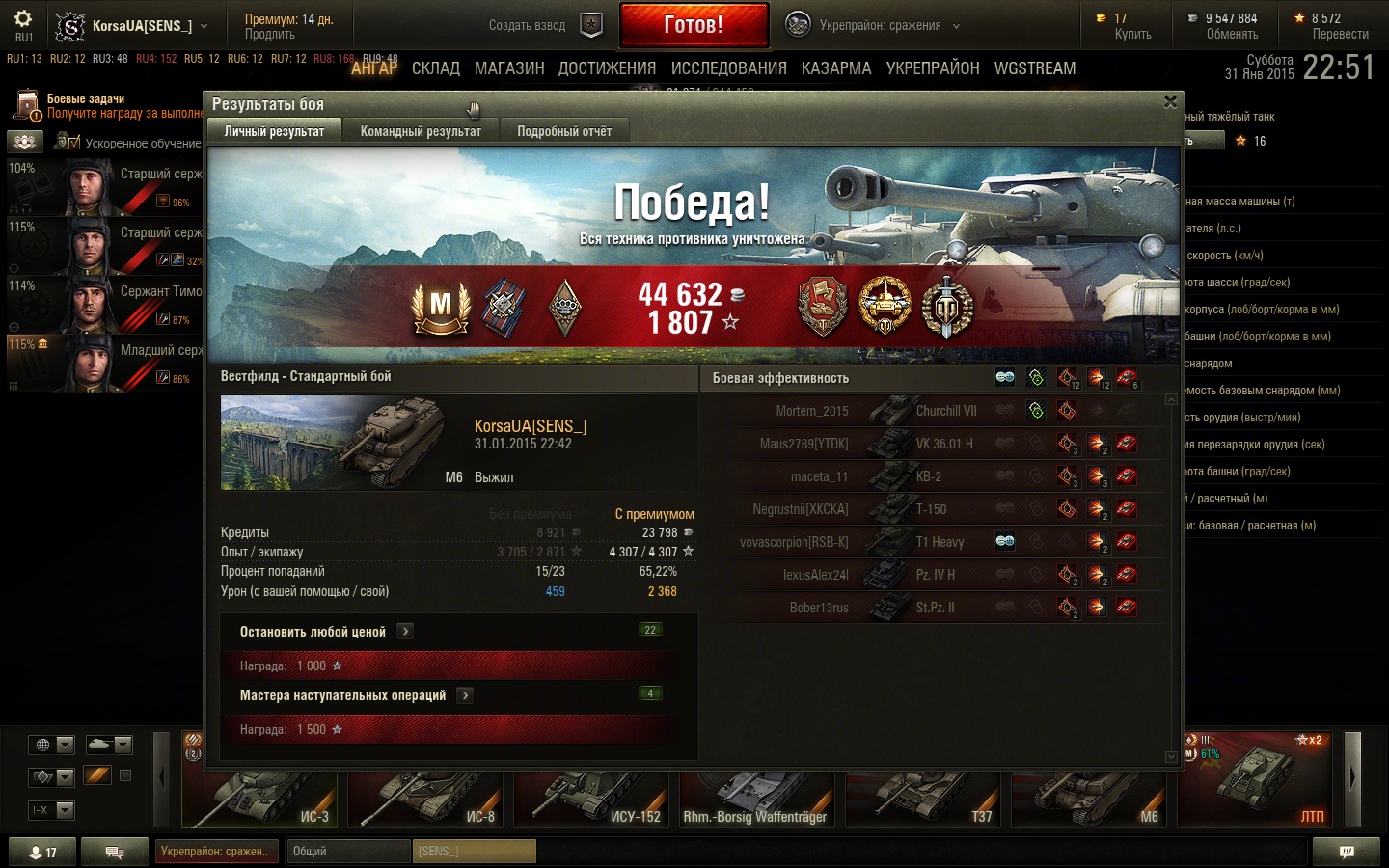Viewport: 1389px width, 868px height.
Task: Select the Личный результат tab
Action: pos(274,131)
